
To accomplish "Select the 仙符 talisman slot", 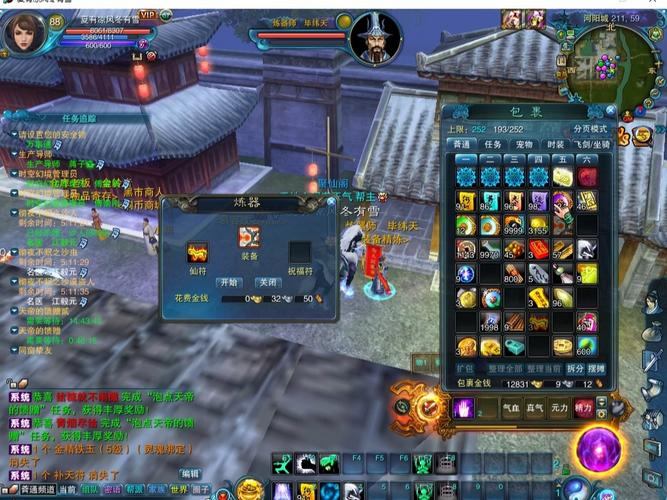I will pos(199,251).
